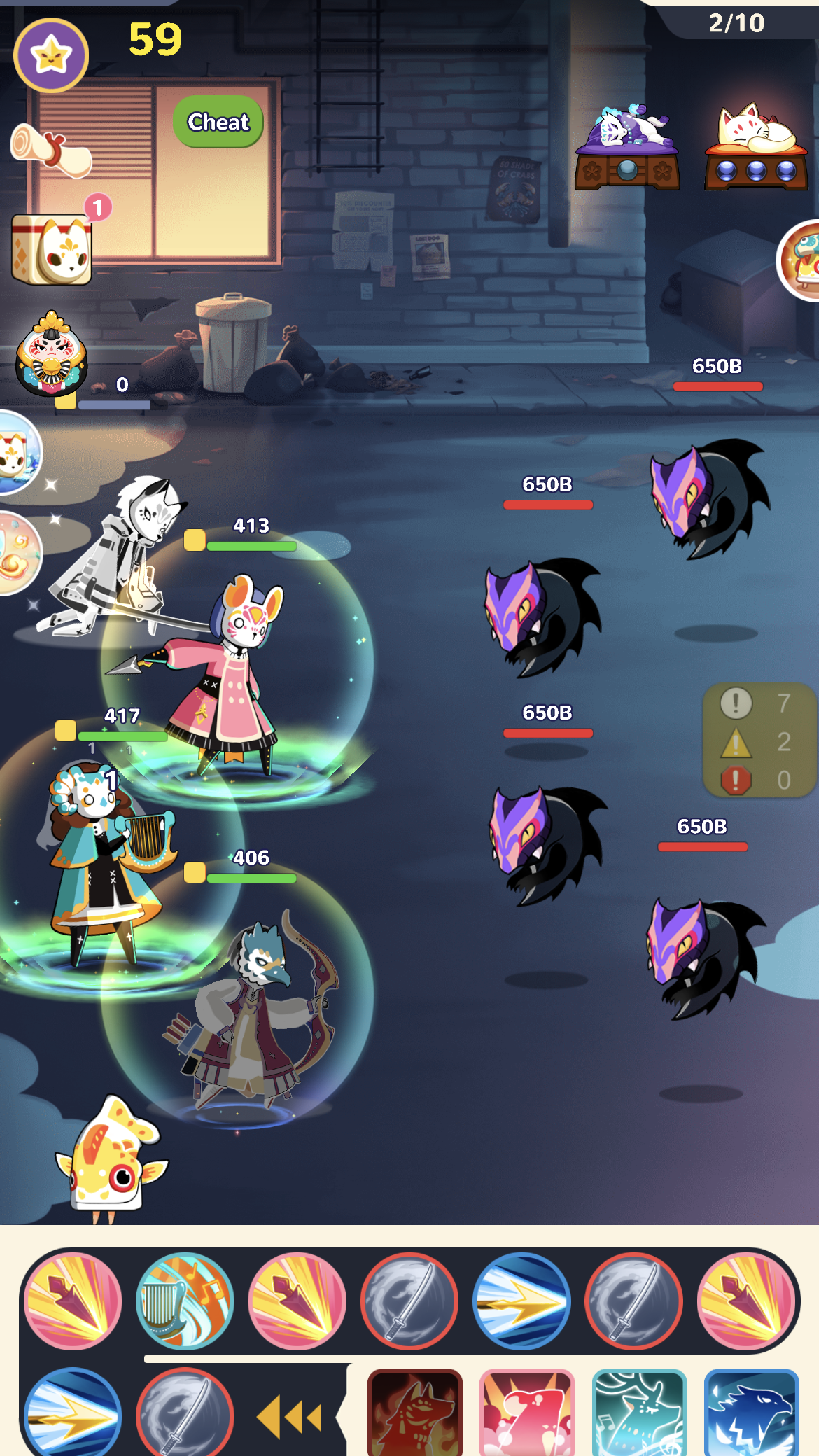The image size is (819, 1456).
Task: Open the fox mask box with notification
Action: click(52, 248)
